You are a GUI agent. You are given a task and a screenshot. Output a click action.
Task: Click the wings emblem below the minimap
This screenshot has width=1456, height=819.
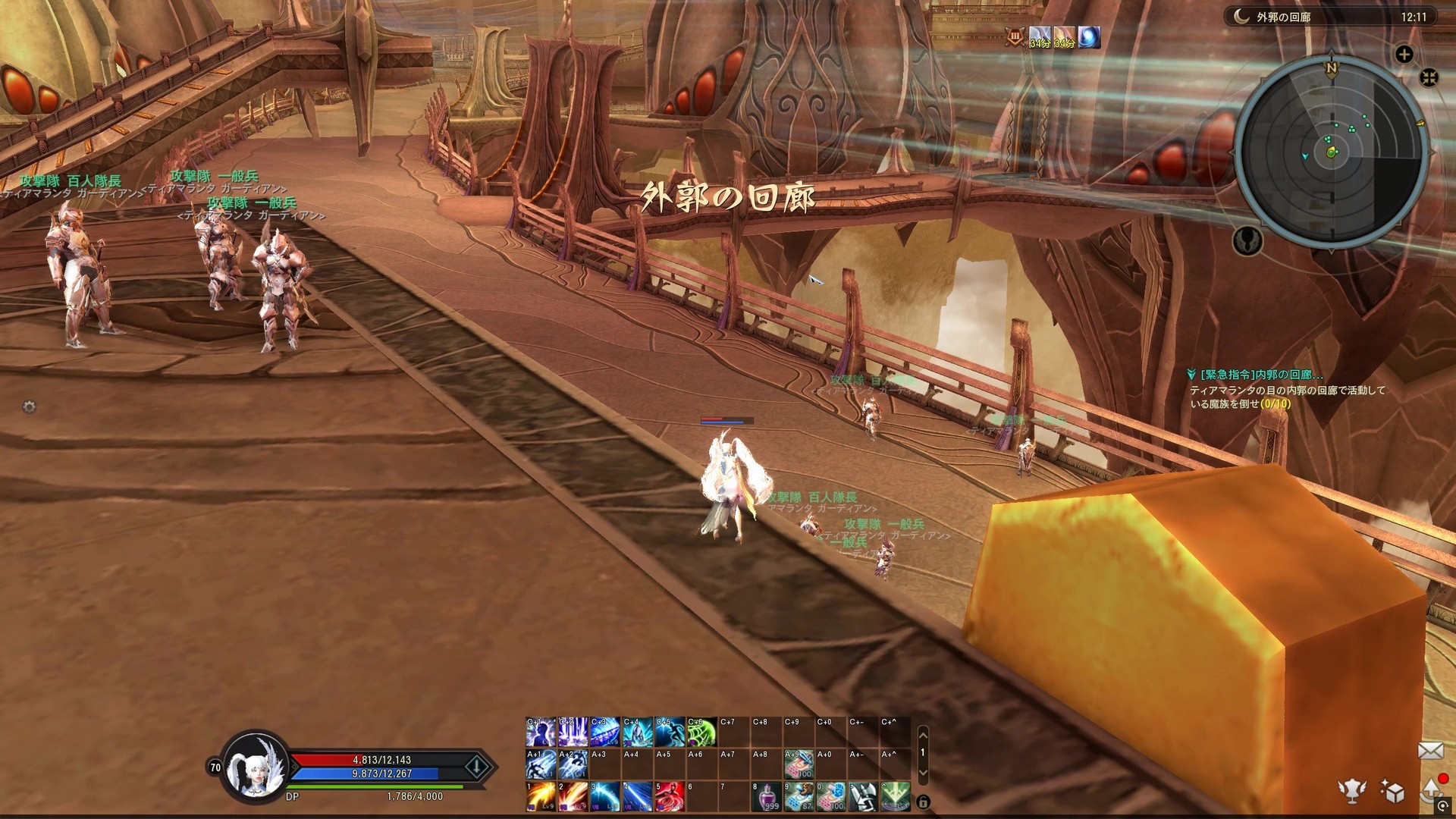pos(1247,240)
